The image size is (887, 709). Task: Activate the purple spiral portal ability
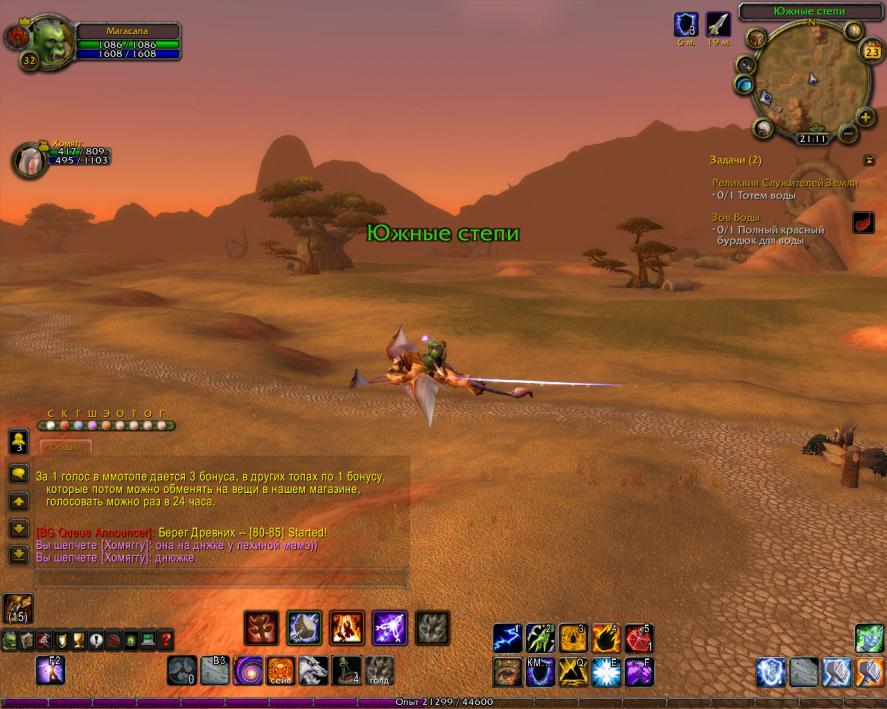tap(248, 670)
